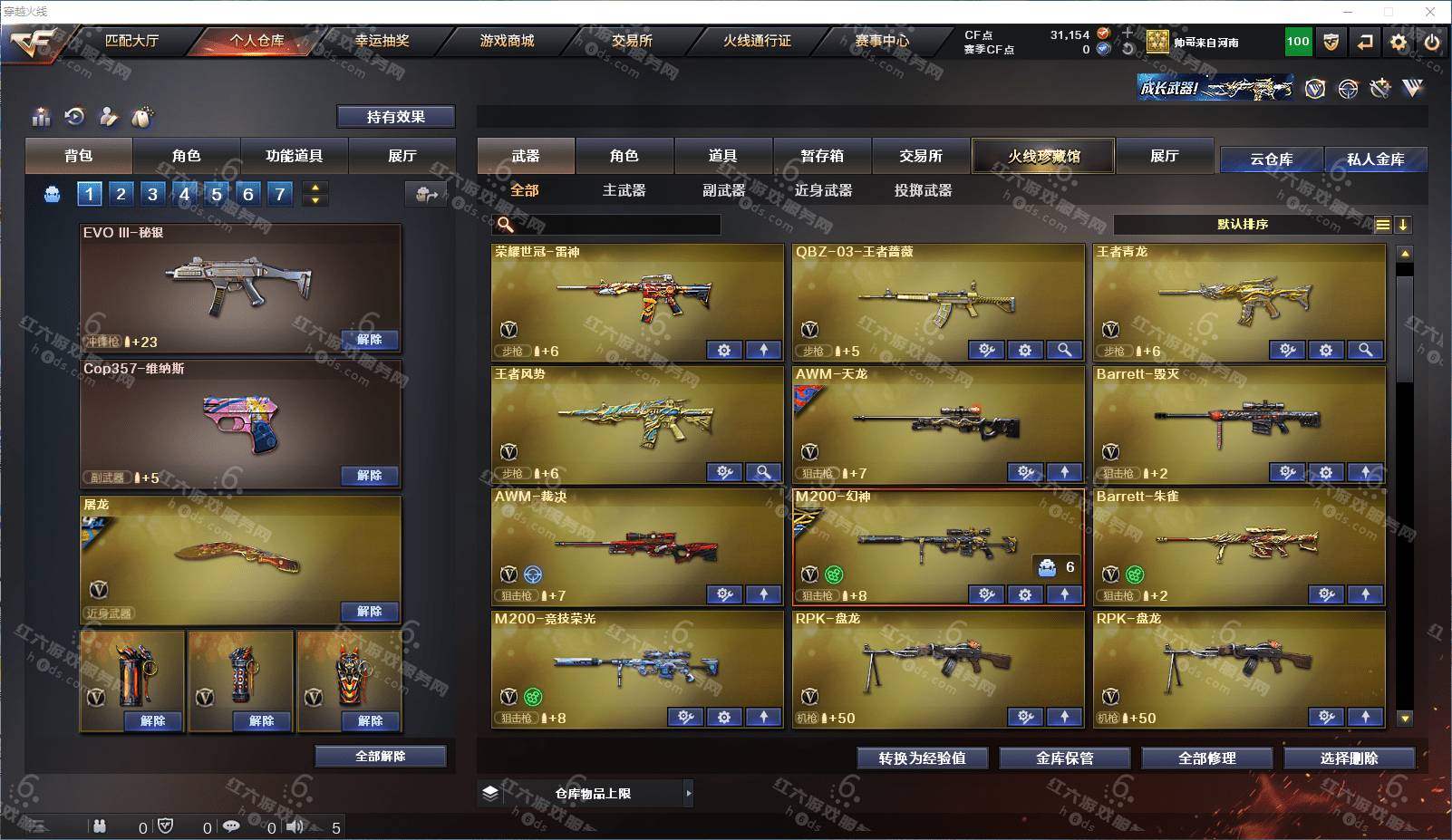Activate 选择删除 to delete items
This screenshot has width=1452, height=840.
pos(1349,758)
